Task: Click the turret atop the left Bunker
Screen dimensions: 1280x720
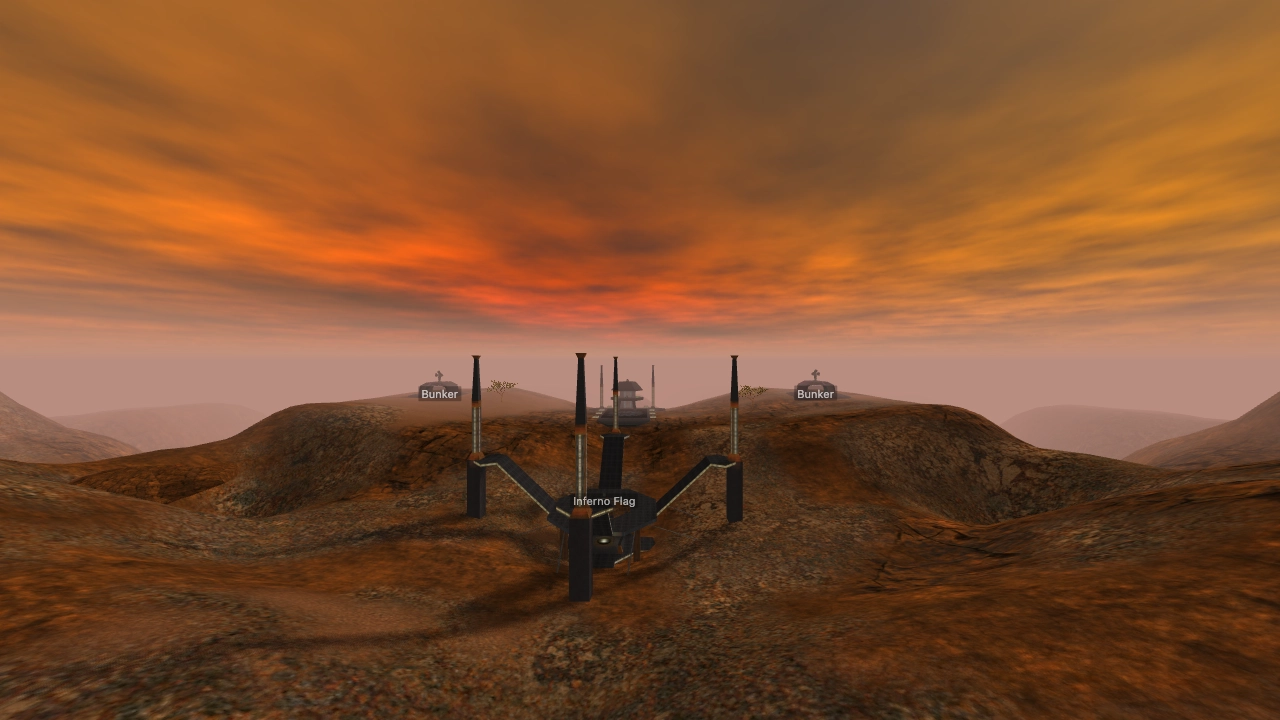Action: 437,376
